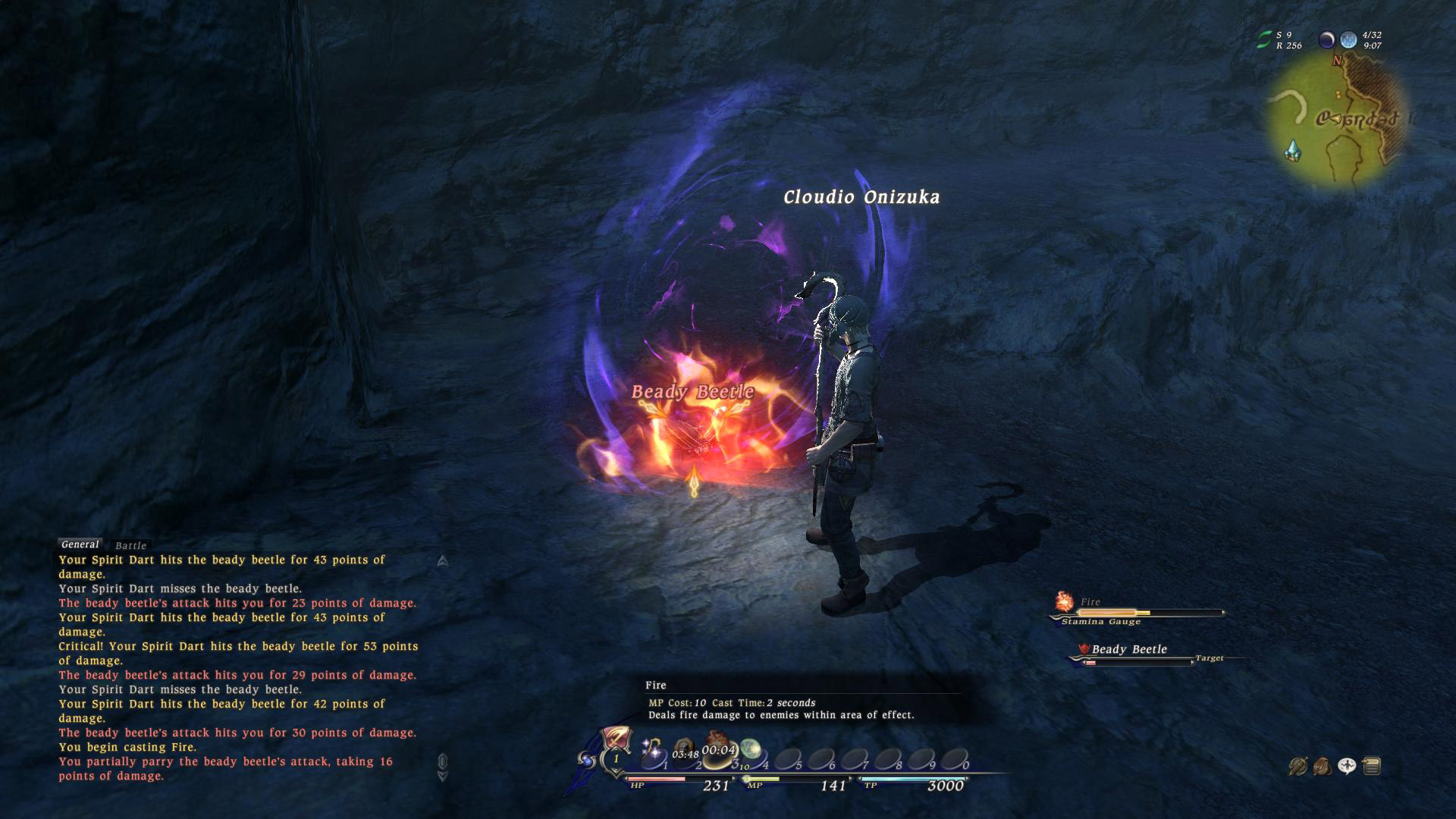The width and height of the screenshot is (1456, 819).
Task: Activate the sparkling staff action in slot 1
Action: coord(652,752)
